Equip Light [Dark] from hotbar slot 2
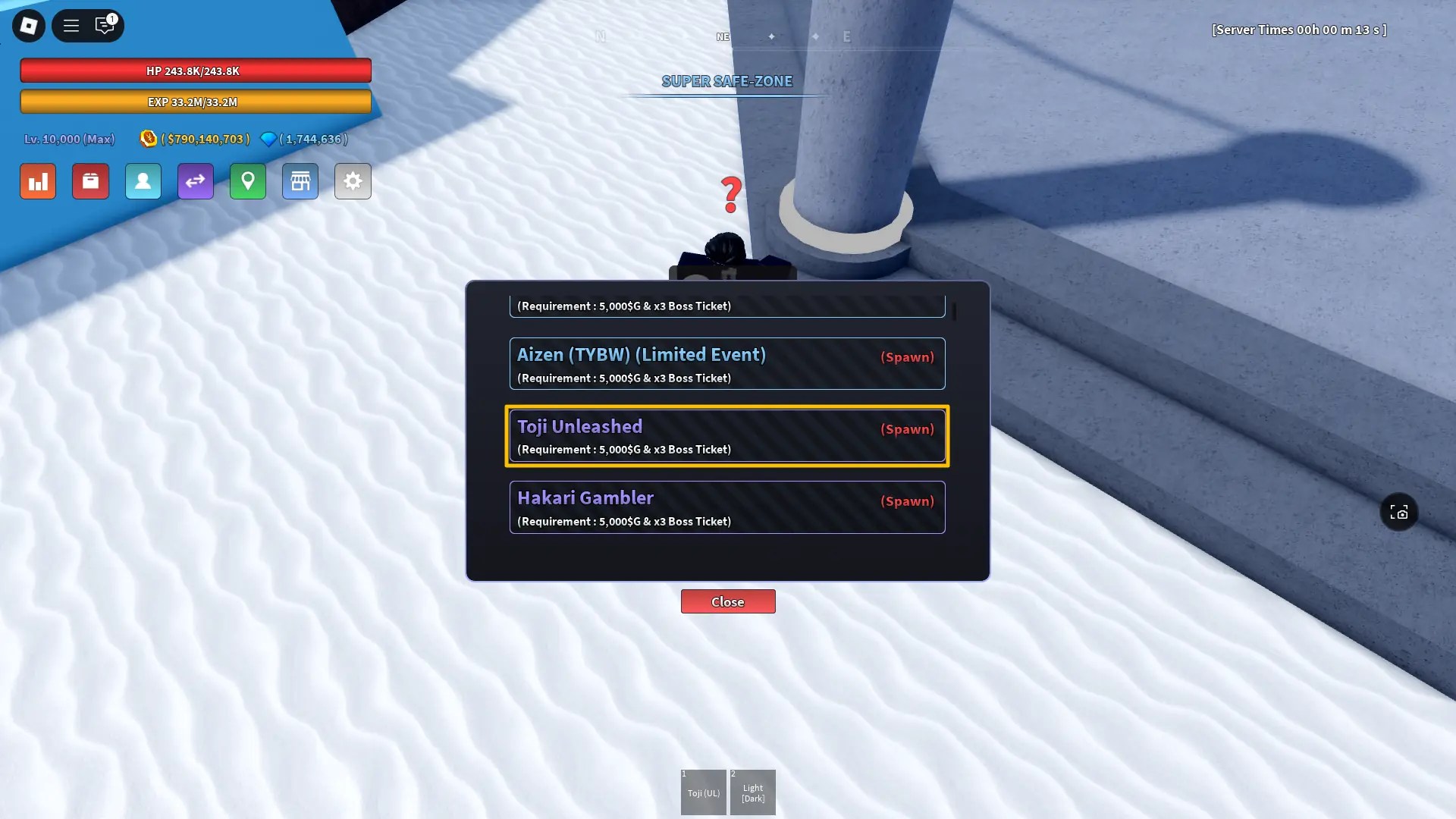Image resolution: width=1456 pixels, height=819 pixels. (752, 792)
